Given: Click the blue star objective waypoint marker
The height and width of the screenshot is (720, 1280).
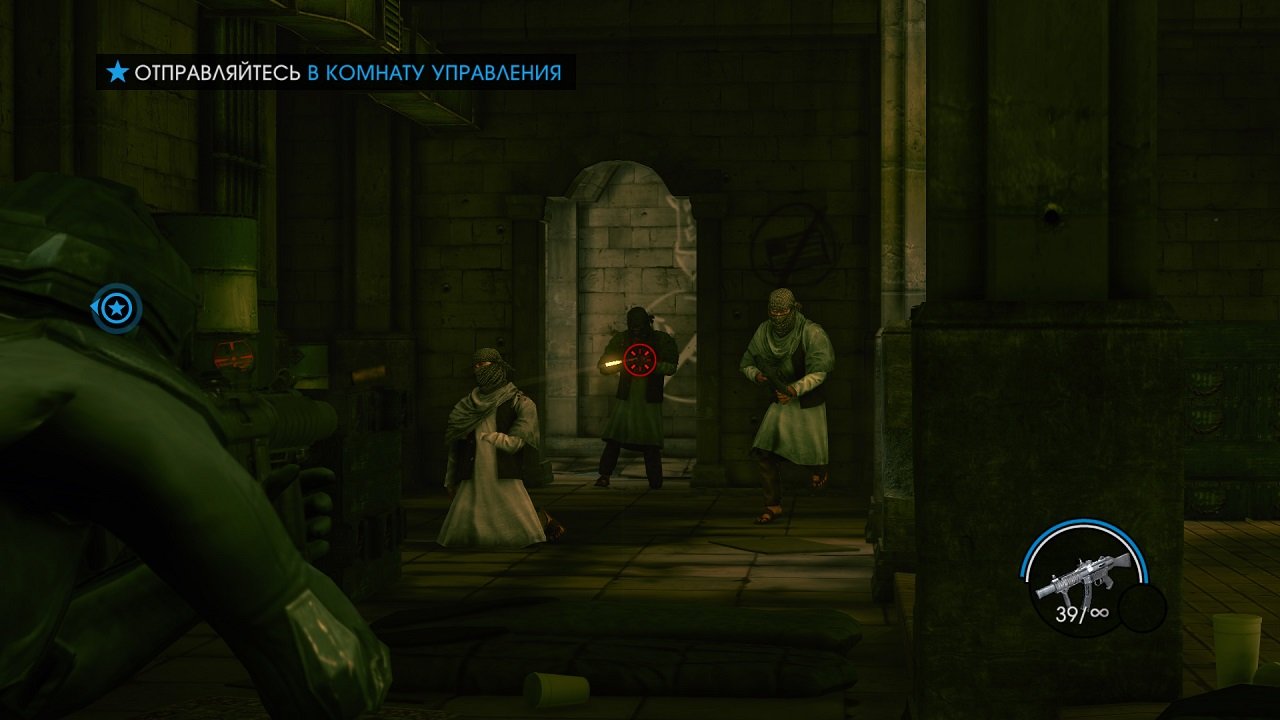Looking at the screenshot, I should point(118,309).
